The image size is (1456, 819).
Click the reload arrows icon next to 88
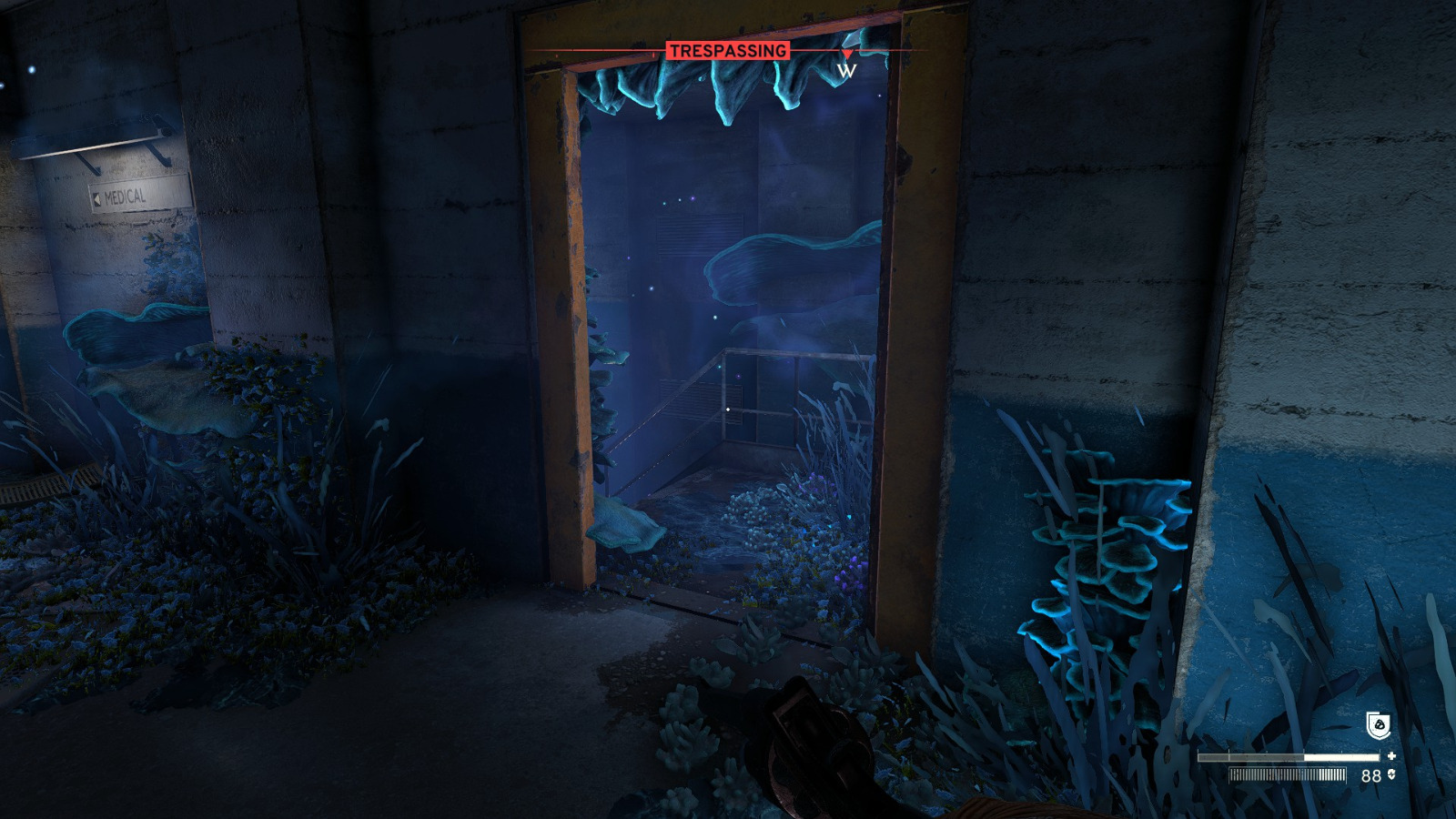[x=1391, y=774]
